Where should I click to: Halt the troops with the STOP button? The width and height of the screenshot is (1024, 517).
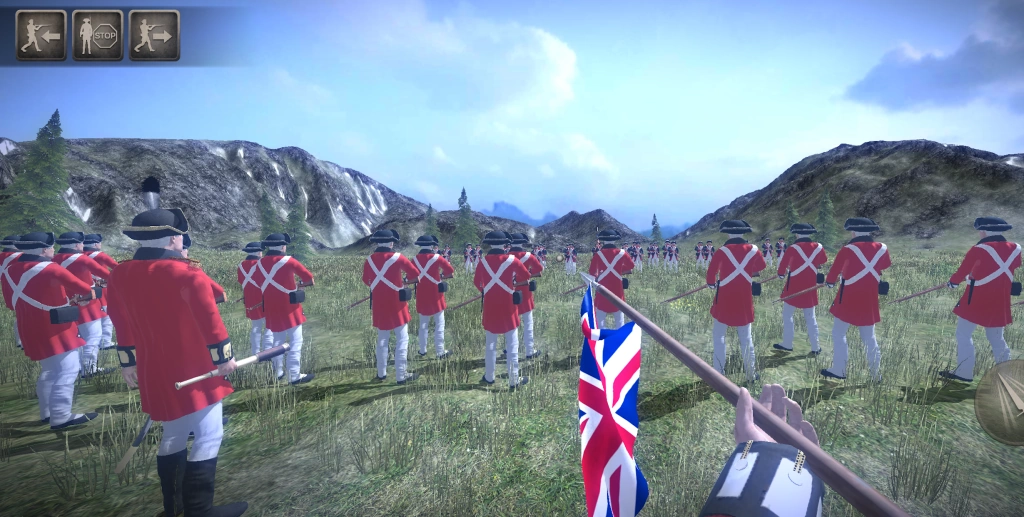tap(98, 36)
